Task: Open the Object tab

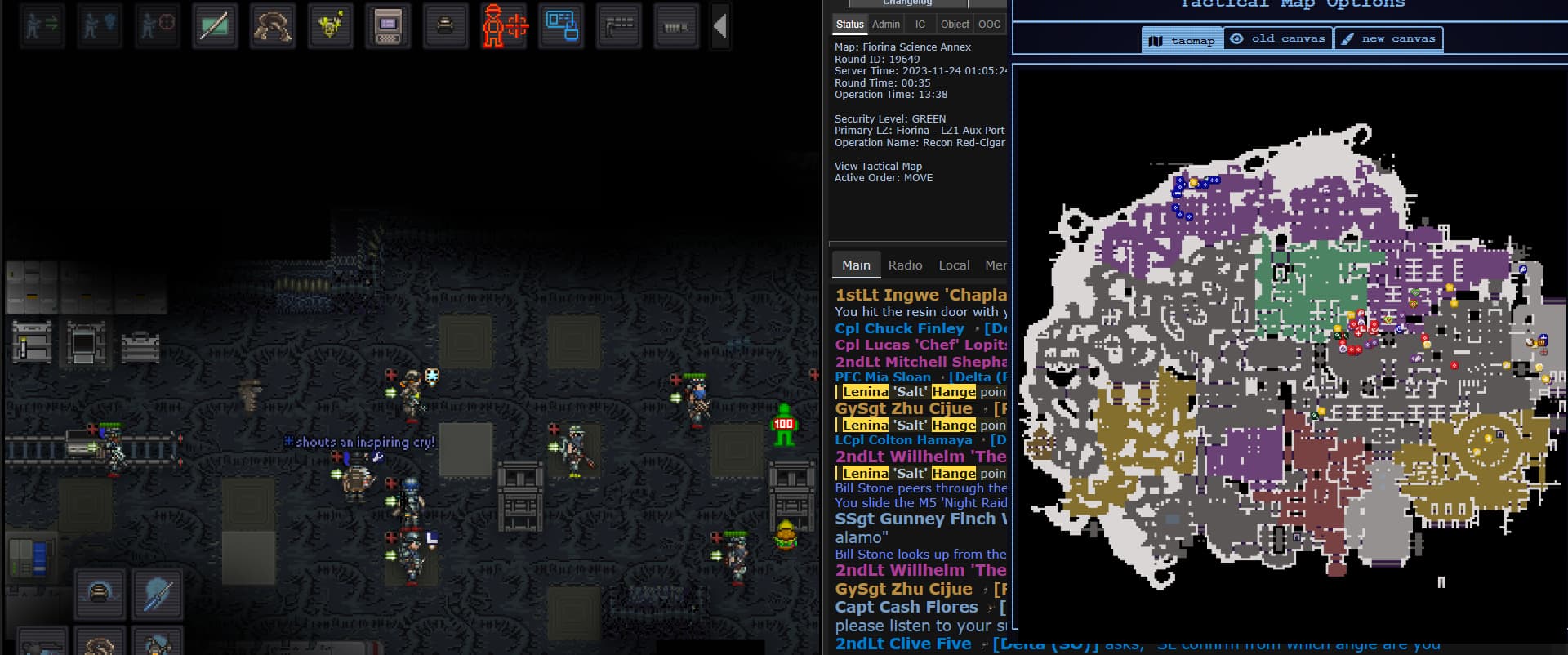Action: point(955,25)
